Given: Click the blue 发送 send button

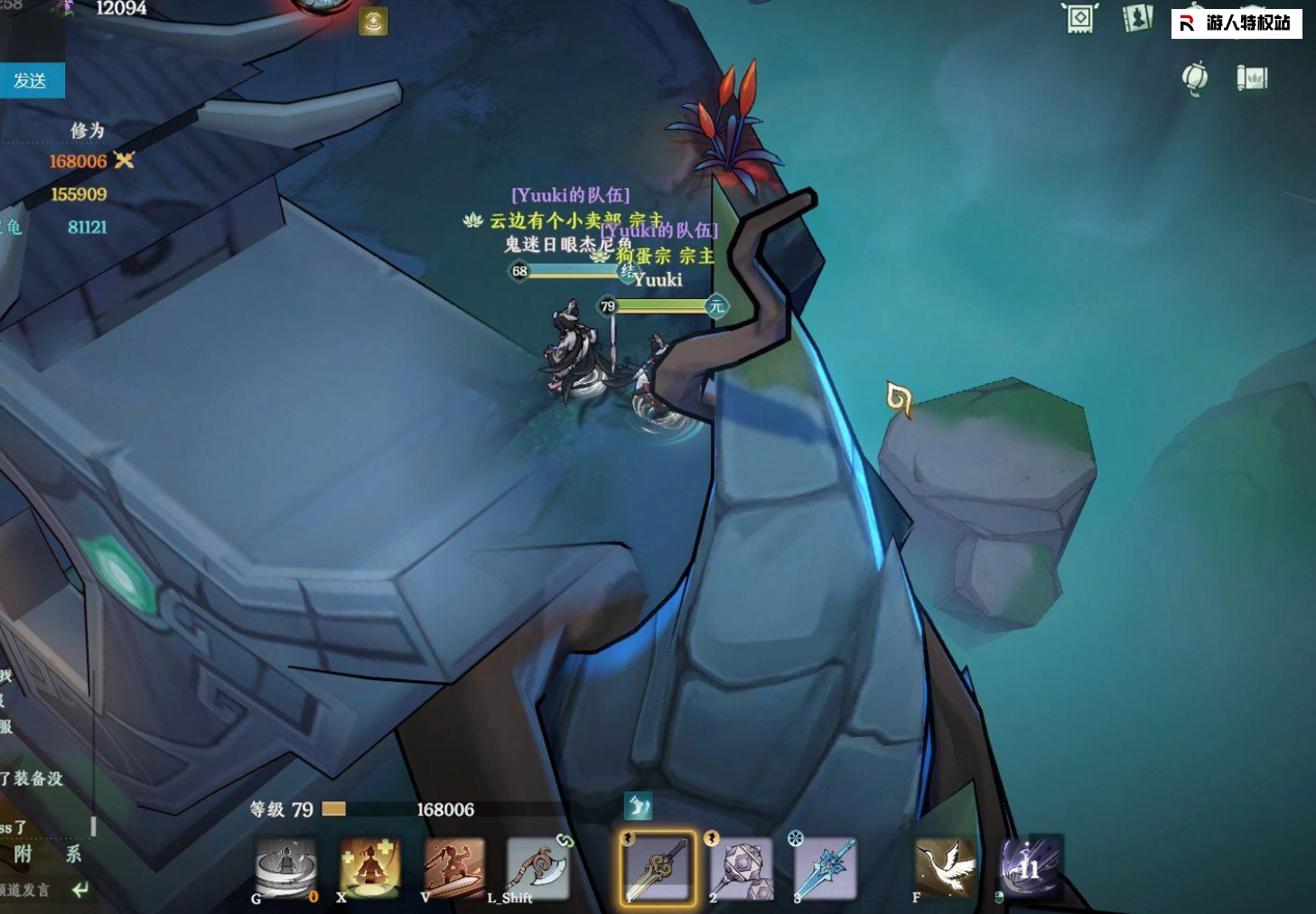Looking at the screenshot, I should 31,80.
